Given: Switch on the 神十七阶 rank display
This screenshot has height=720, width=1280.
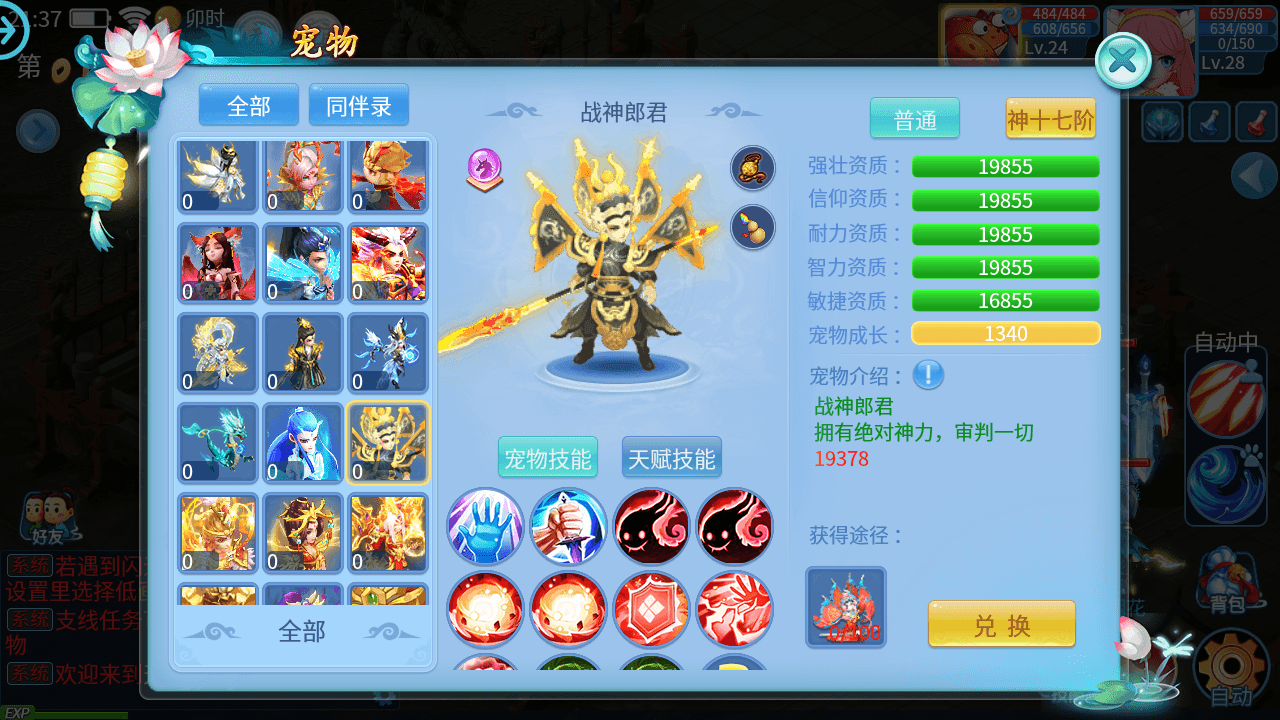Looking at the screenshot, I should point(1050,118).
